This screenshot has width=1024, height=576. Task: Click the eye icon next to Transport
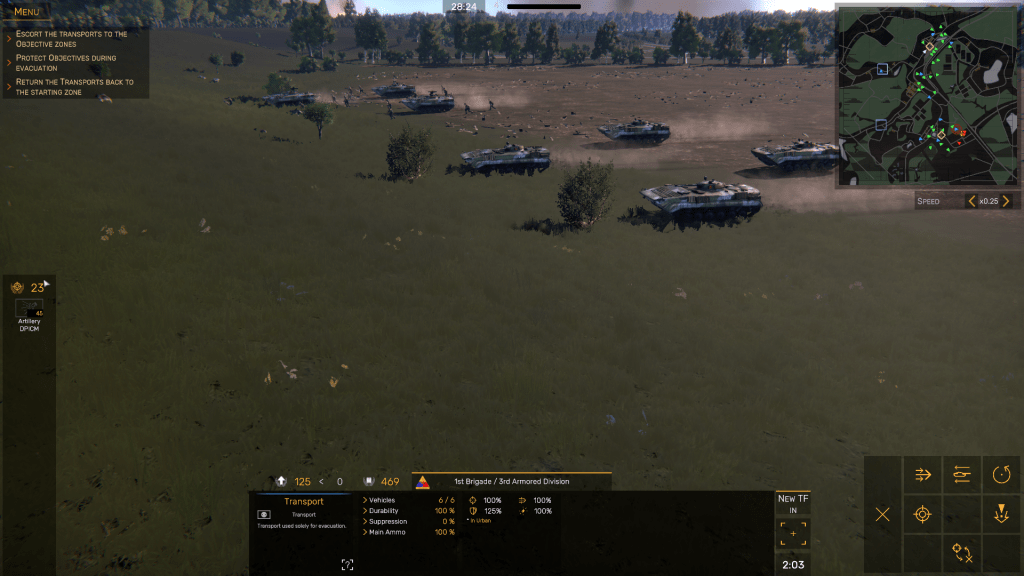pyautogui.click(x=264, y=514)
